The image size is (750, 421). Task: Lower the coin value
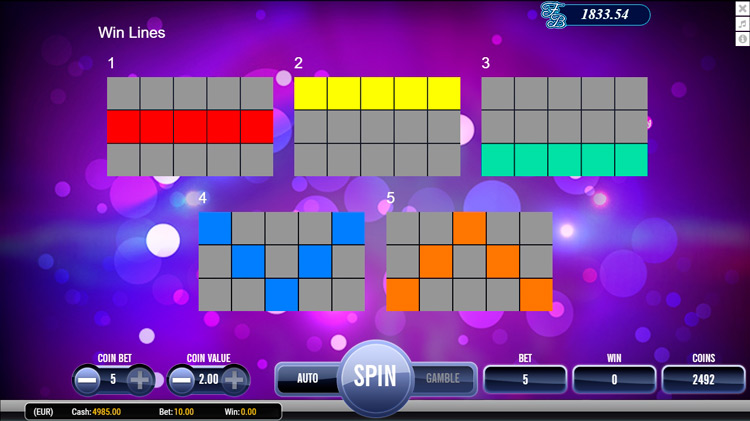[182, 380]
